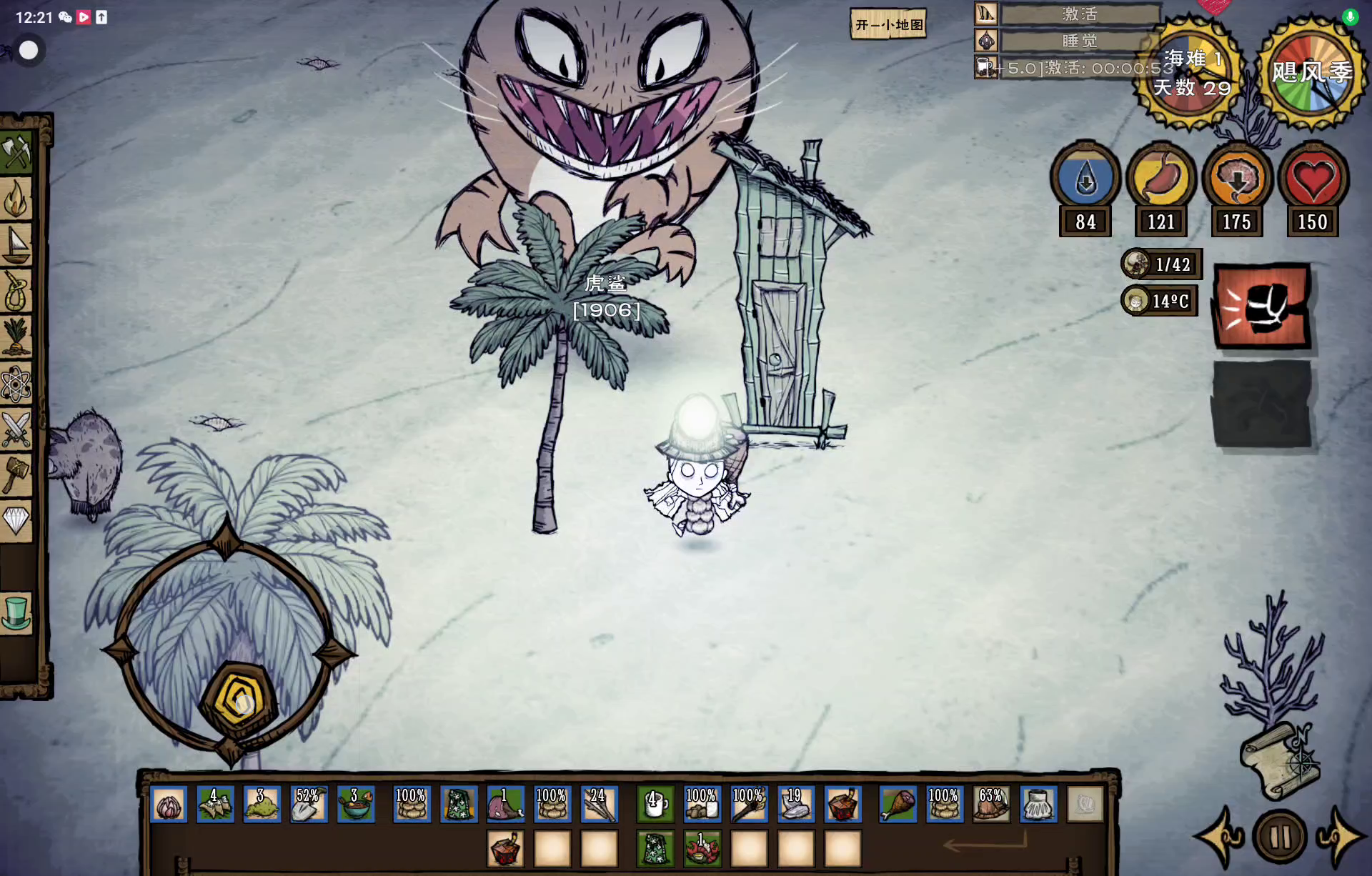Switch to the Fight crossed-swords tab
1372x876 pixels.
point(16,429)
